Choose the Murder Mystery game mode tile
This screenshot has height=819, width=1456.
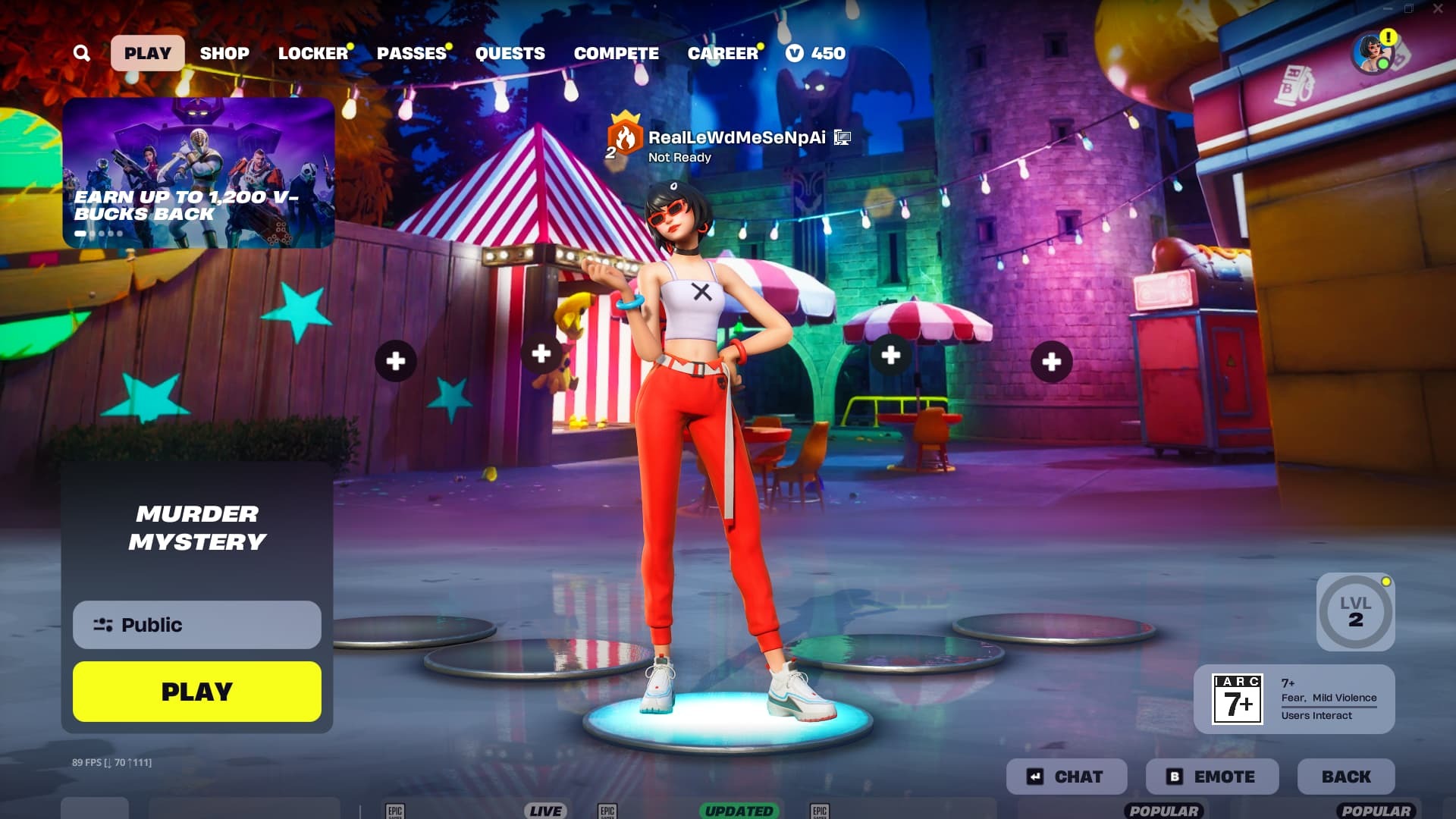(197, 528)
